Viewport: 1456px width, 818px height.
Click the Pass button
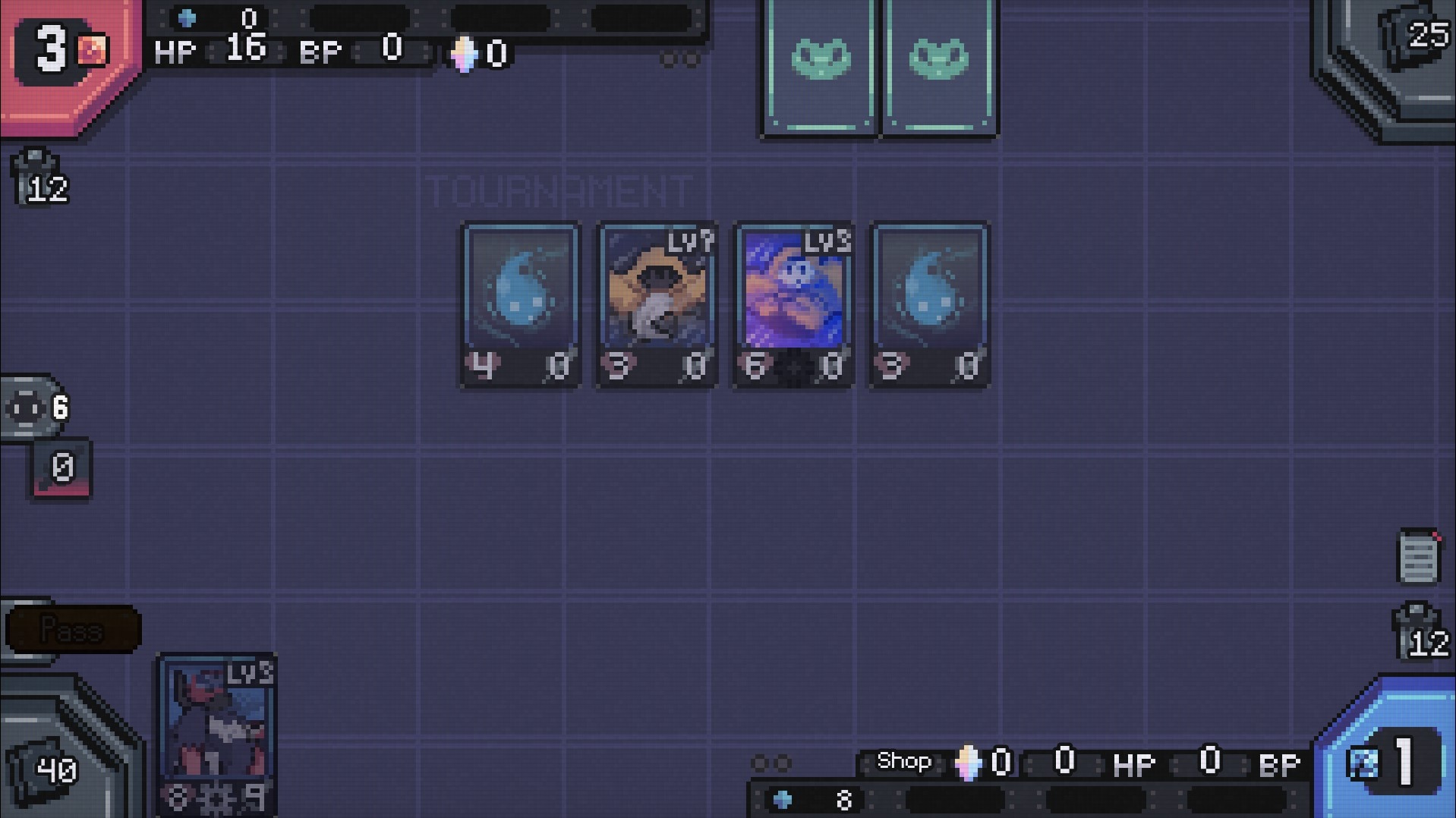tap(72, 630)
